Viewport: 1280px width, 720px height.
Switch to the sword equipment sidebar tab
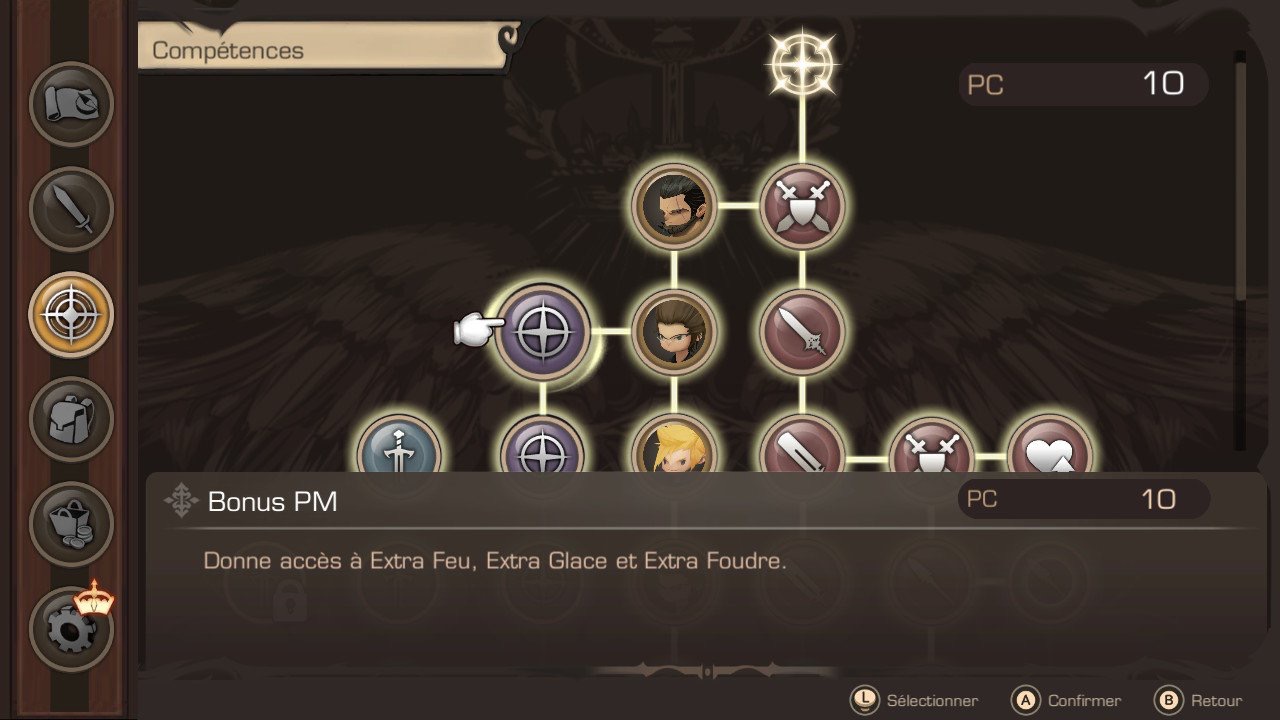tap(71, 209)
